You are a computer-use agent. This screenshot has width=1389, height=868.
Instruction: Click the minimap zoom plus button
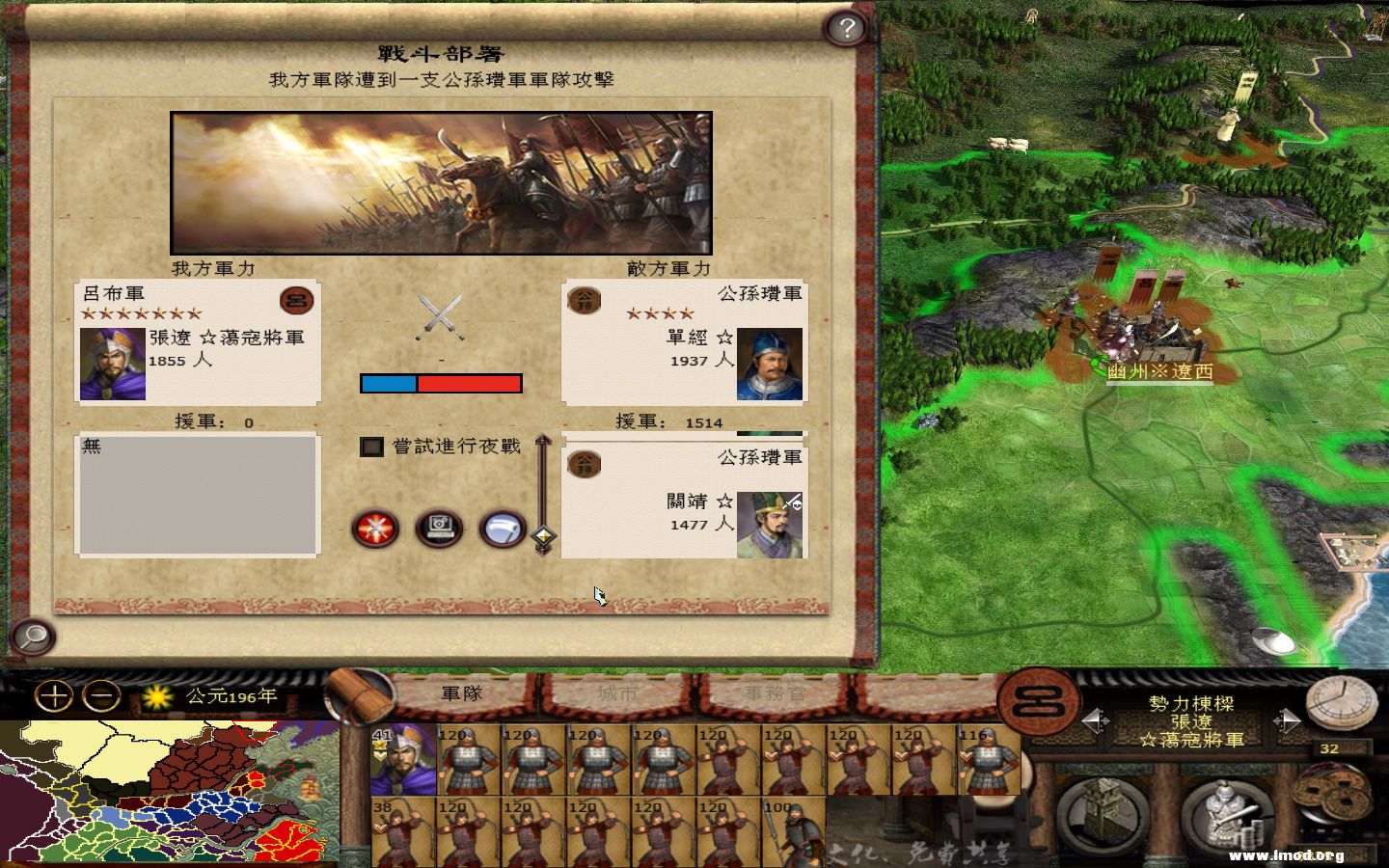click(x=55, y=696)
